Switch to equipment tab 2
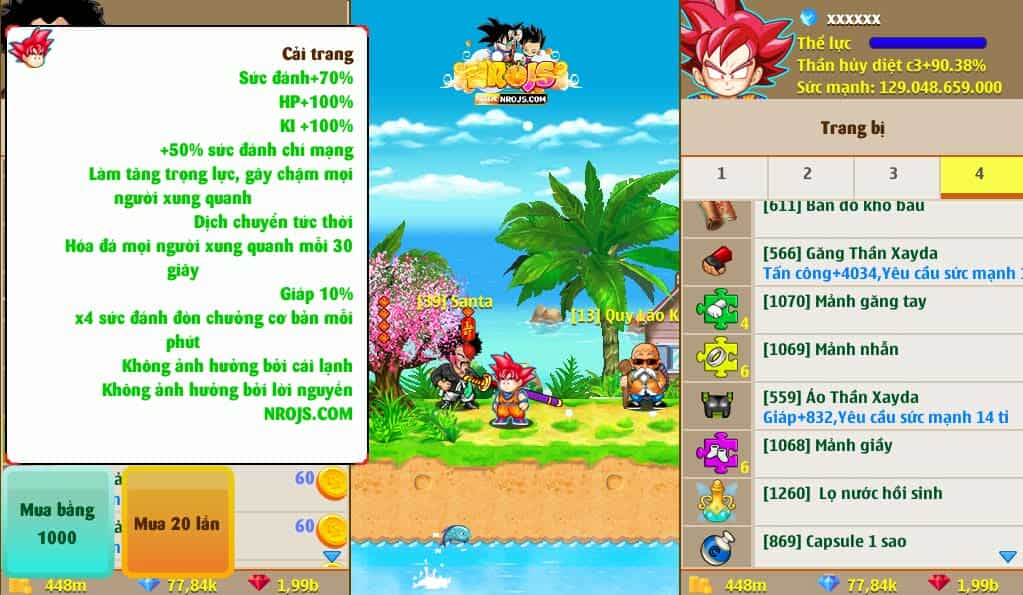 pos(808,174)
